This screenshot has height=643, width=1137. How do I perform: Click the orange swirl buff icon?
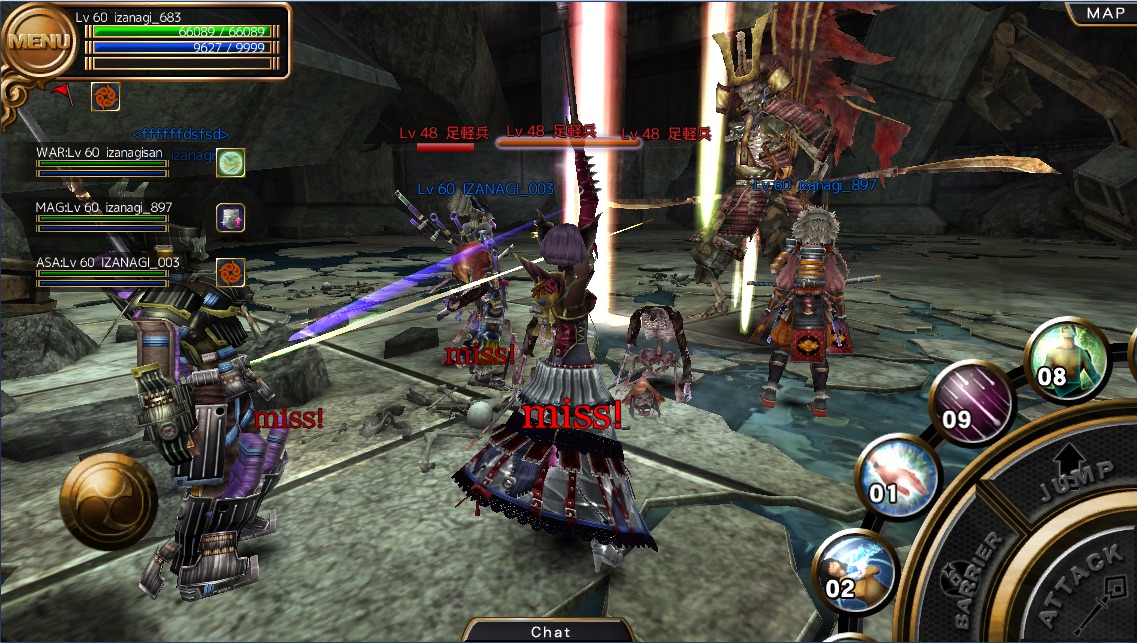[106, 97]
